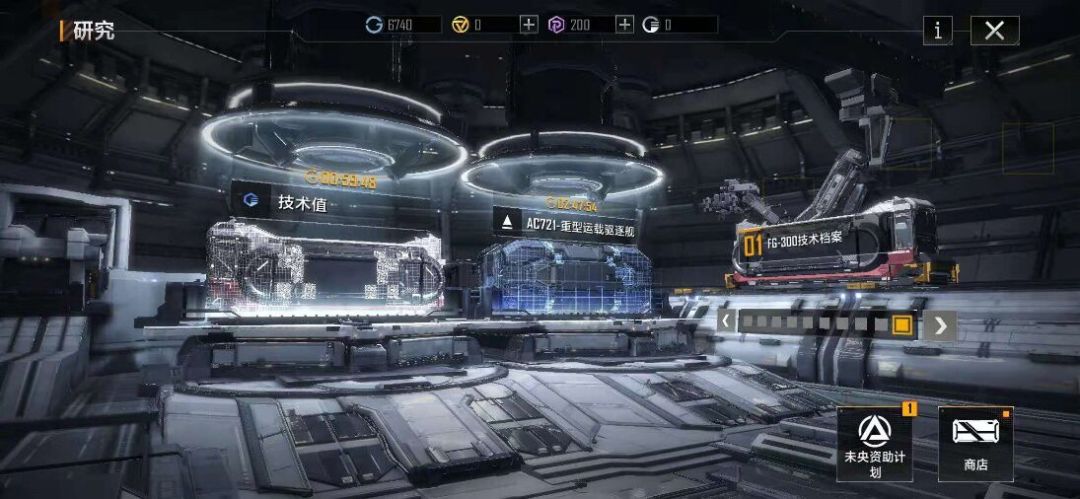Go to the next tech file page

click(939, 324)
